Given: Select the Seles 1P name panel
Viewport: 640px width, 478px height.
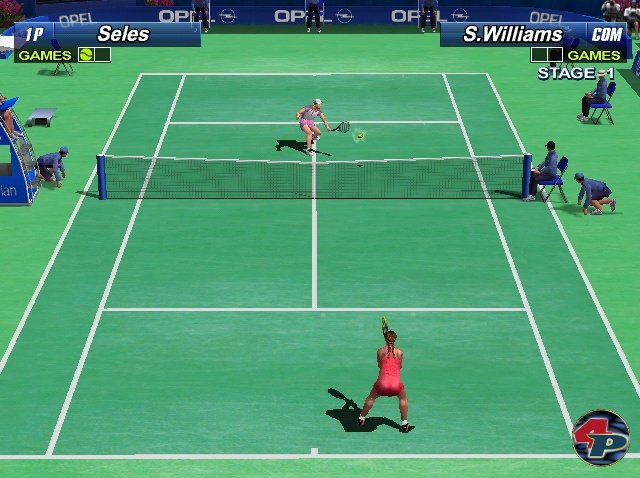Looking at the screenshot, I should (105, 34).
